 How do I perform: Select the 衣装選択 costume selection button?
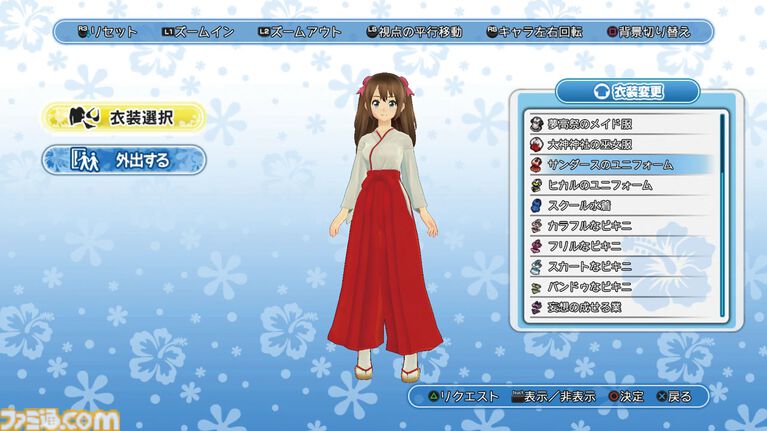(123, 117)
